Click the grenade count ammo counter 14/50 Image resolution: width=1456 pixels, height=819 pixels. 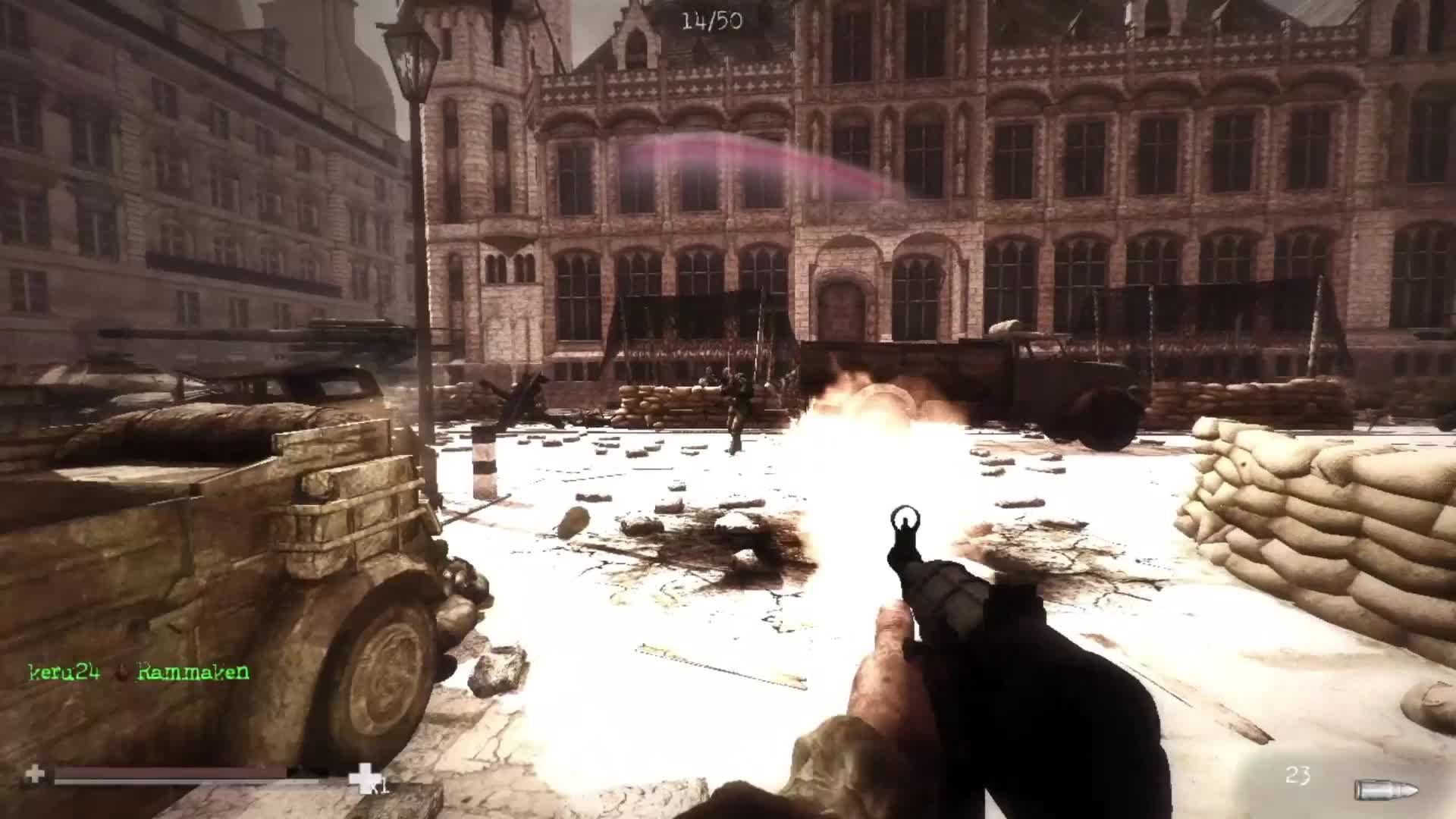coord(713,20)
